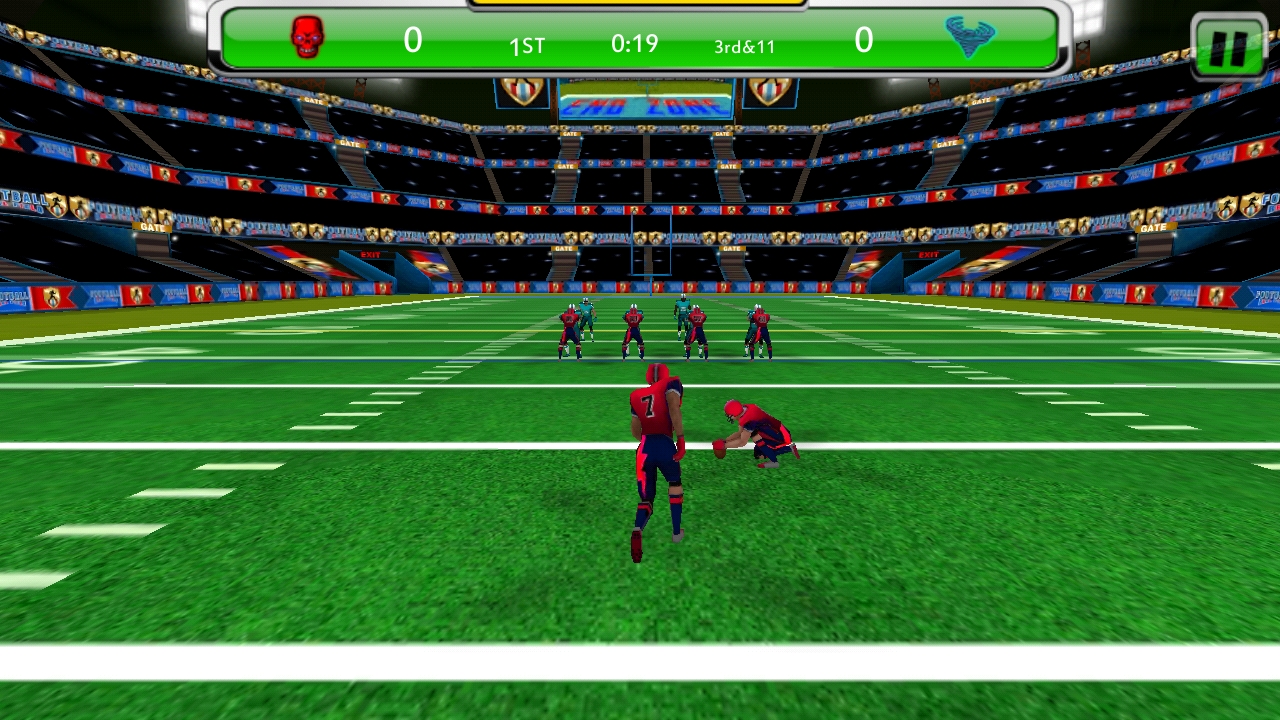Viewport: 1280px width, 720px height.
Task: Click the END ZONE jumbotron screen
Action: 643,100
